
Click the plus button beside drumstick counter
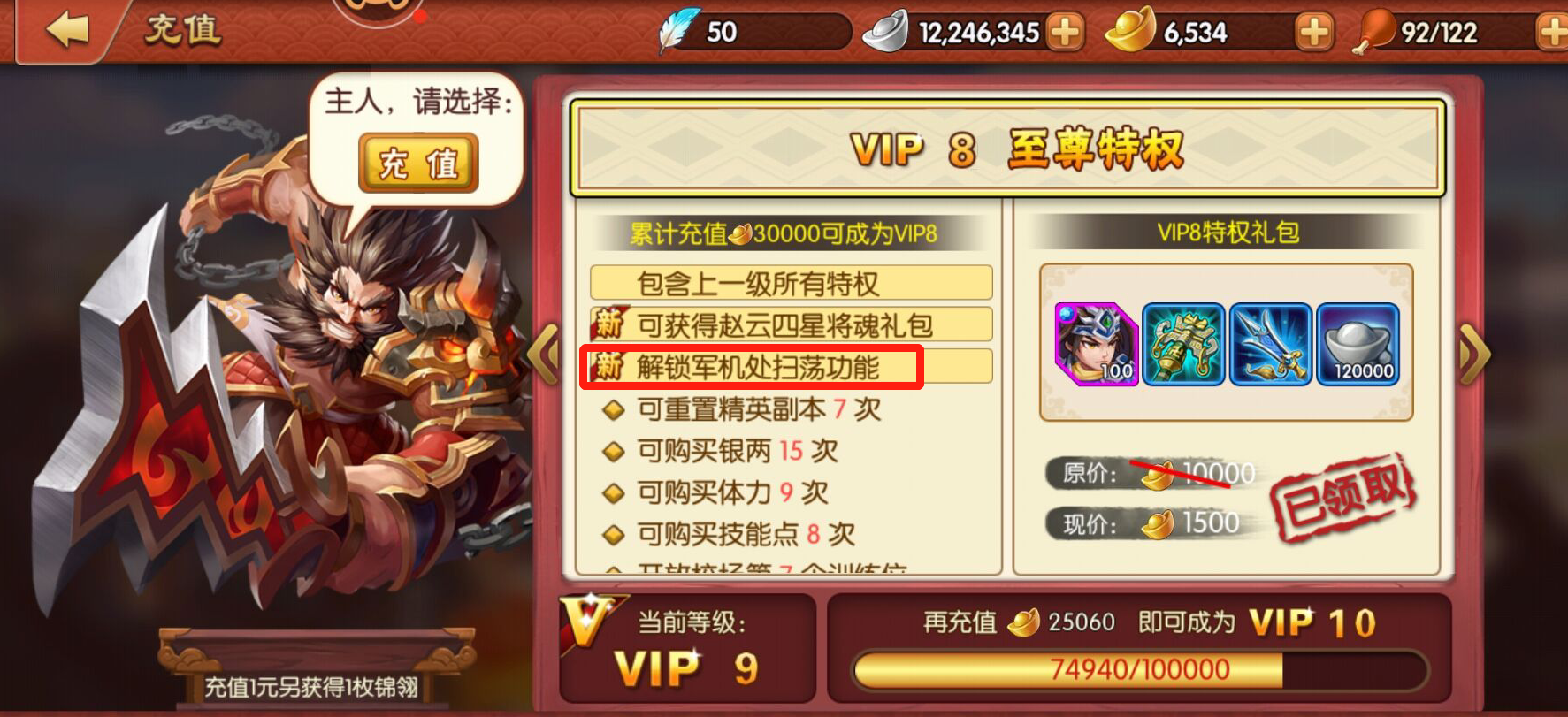[1554, 32]
